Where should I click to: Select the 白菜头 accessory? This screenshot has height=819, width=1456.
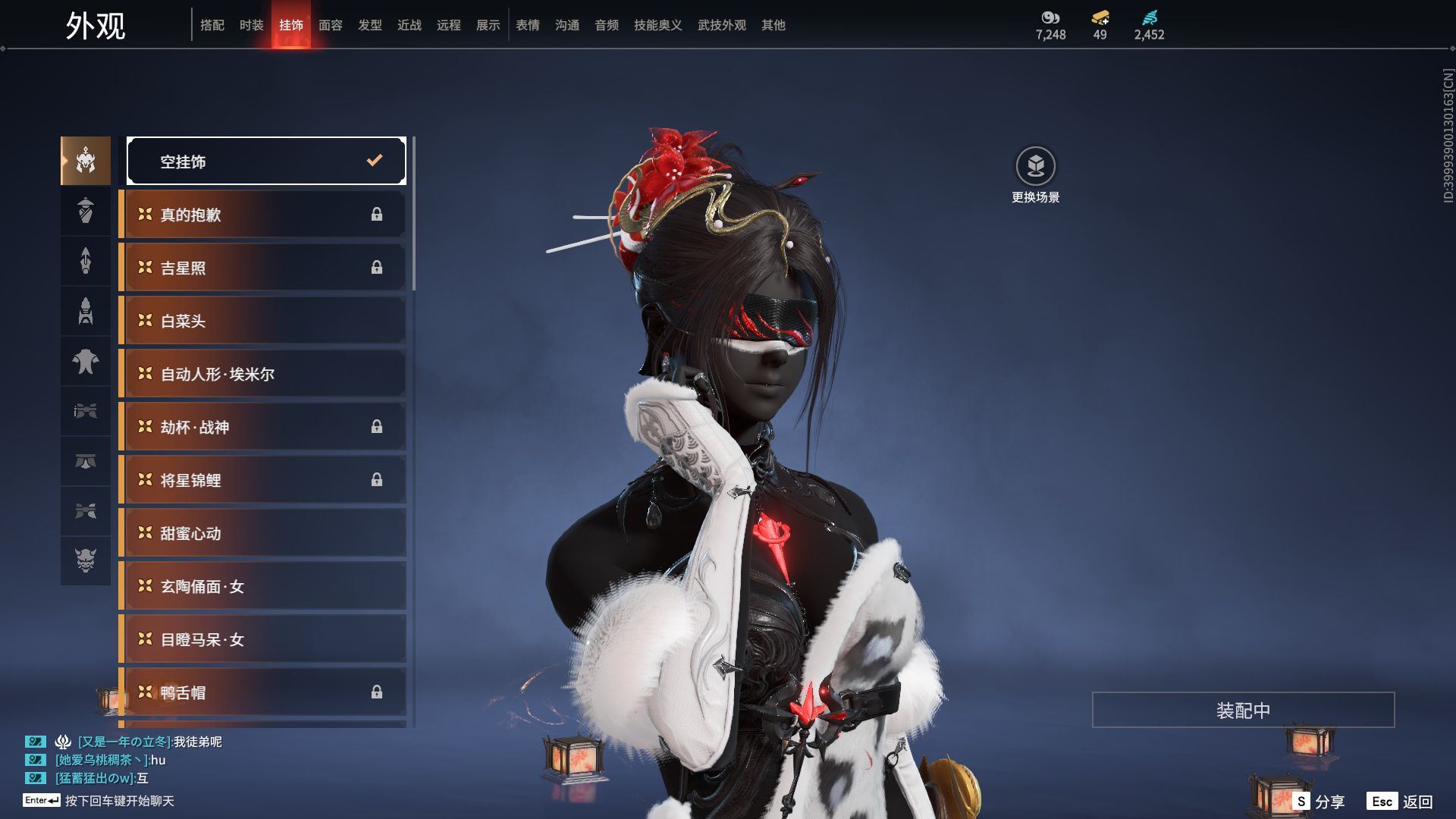pos(262,321)
